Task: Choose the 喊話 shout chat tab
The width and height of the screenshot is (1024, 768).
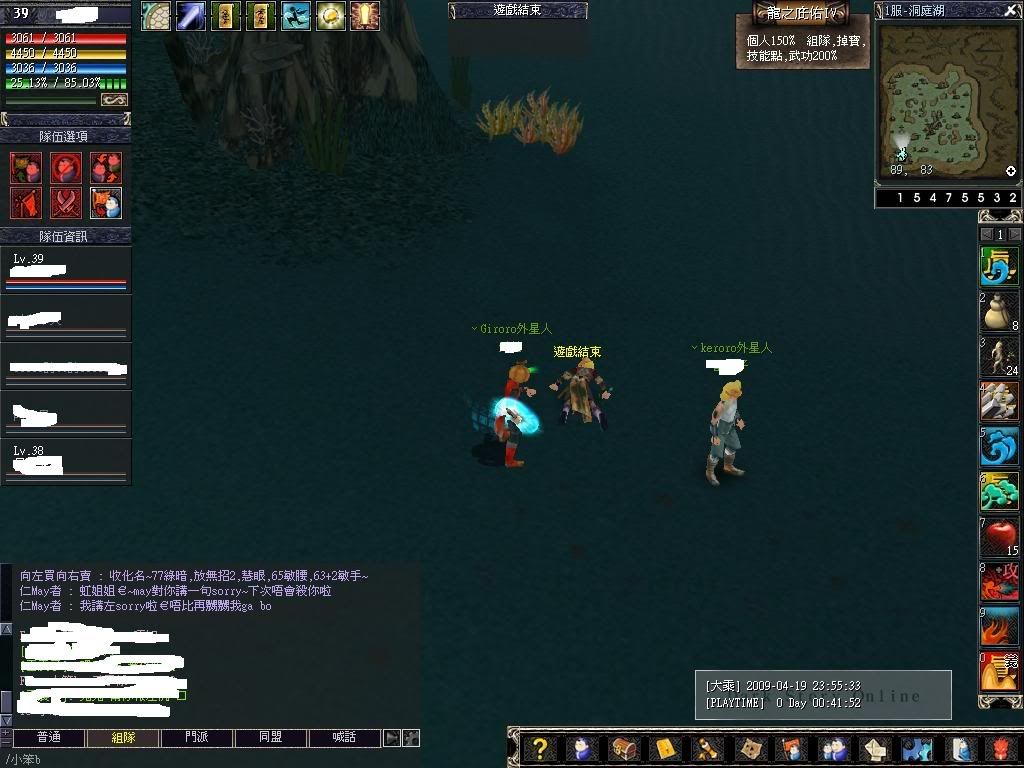Action: [345, 738]
